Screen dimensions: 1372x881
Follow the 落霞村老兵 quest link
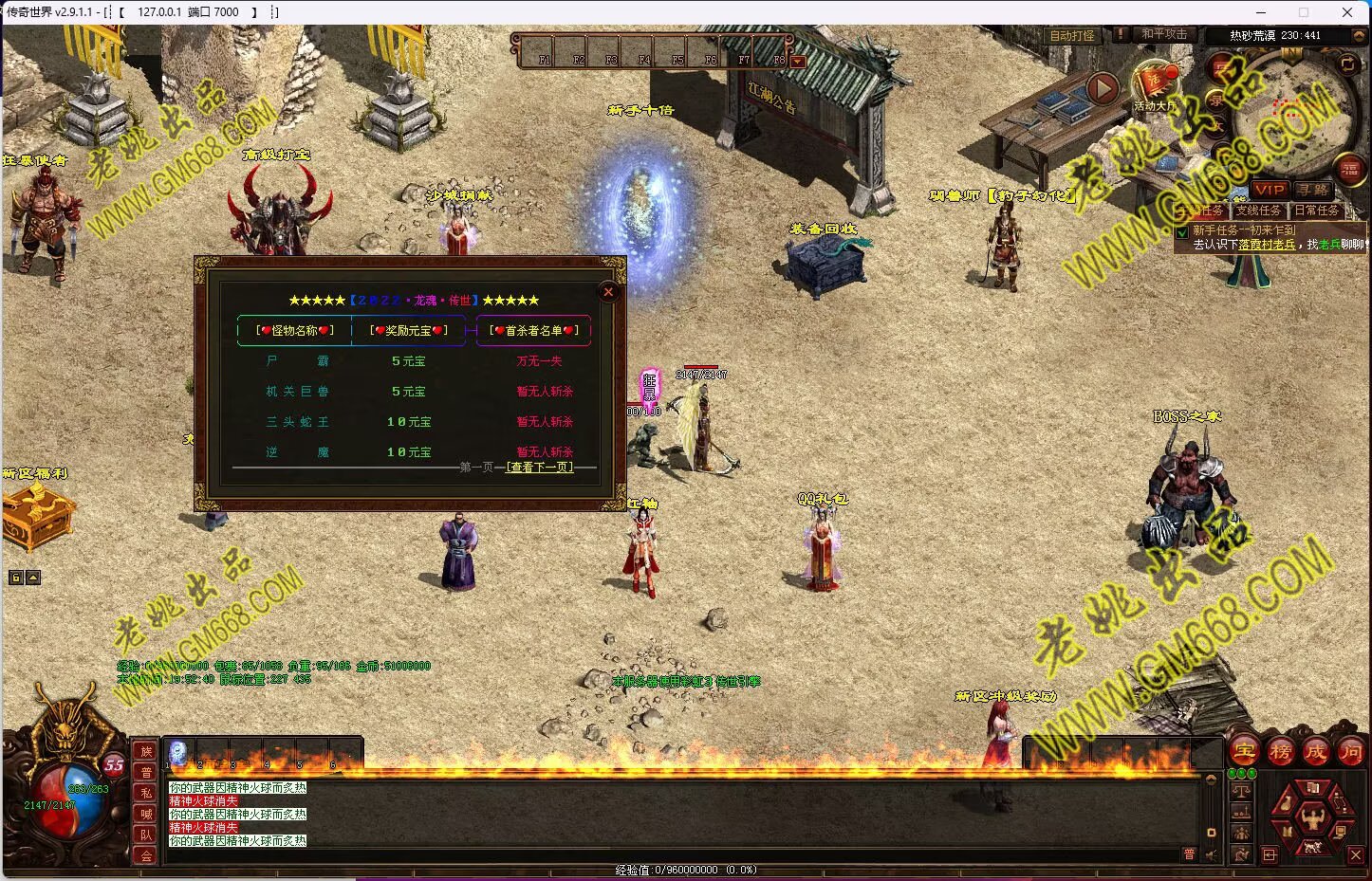(x=1266, y=245)
